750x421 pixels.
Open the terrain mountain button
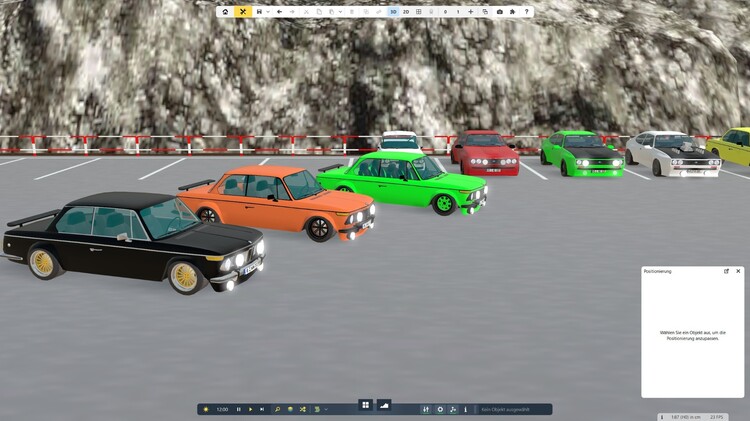tap(384, 405)
